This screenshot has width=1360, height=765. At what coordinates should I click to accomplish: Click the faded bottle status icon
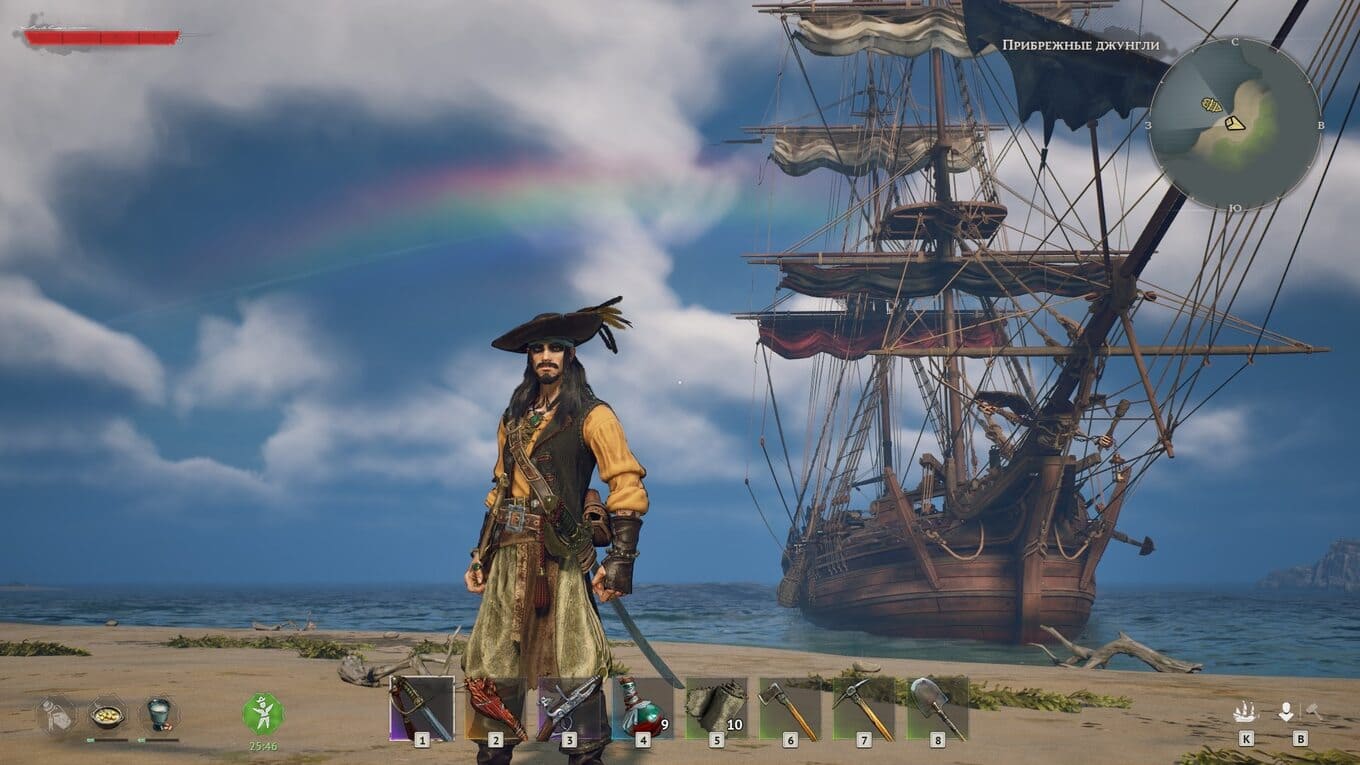(57, 714)
